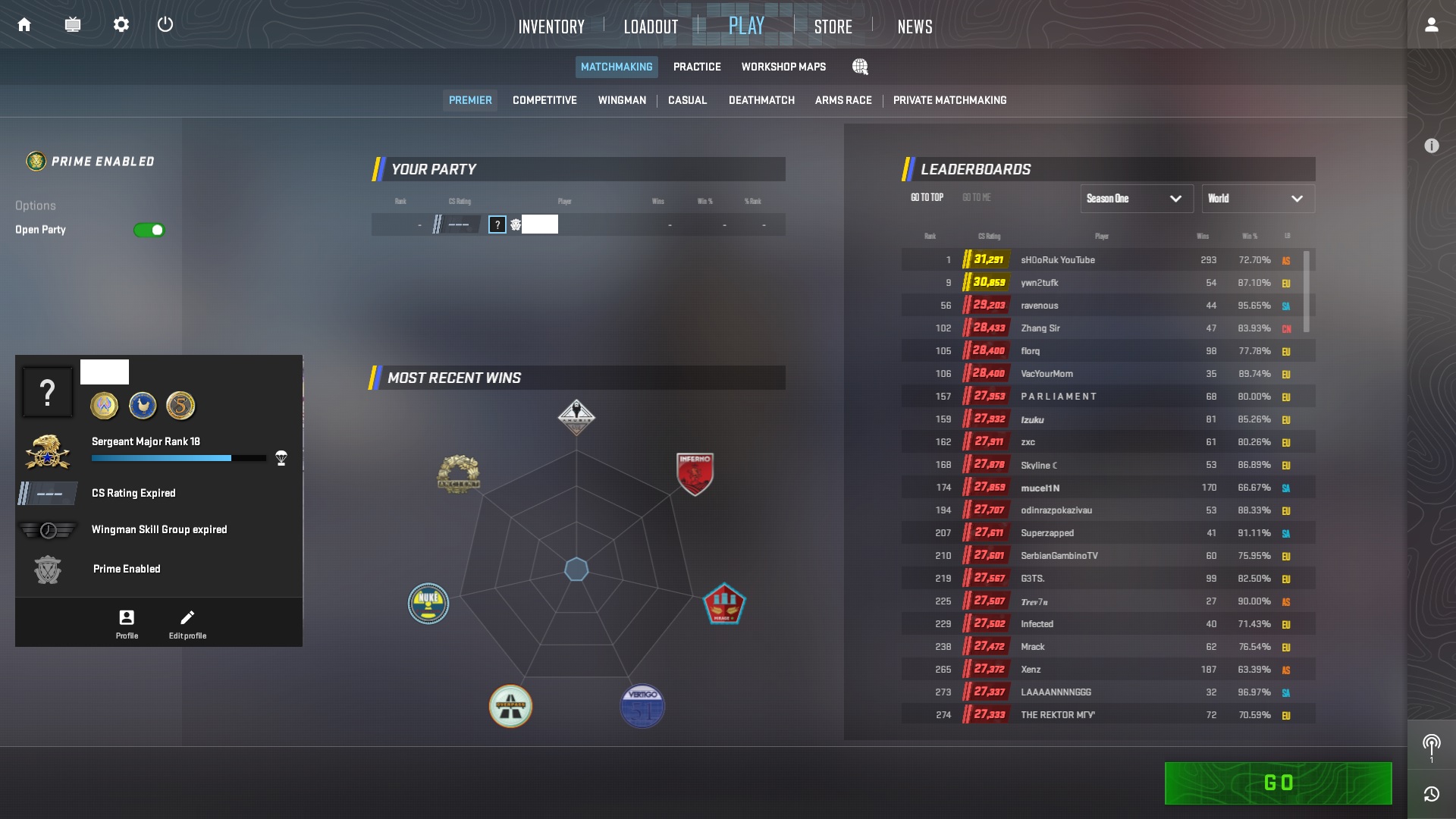Switch to the COMPETITIVE tab
Viewport: 1456px width, 819px height.
tap(544, 100)
